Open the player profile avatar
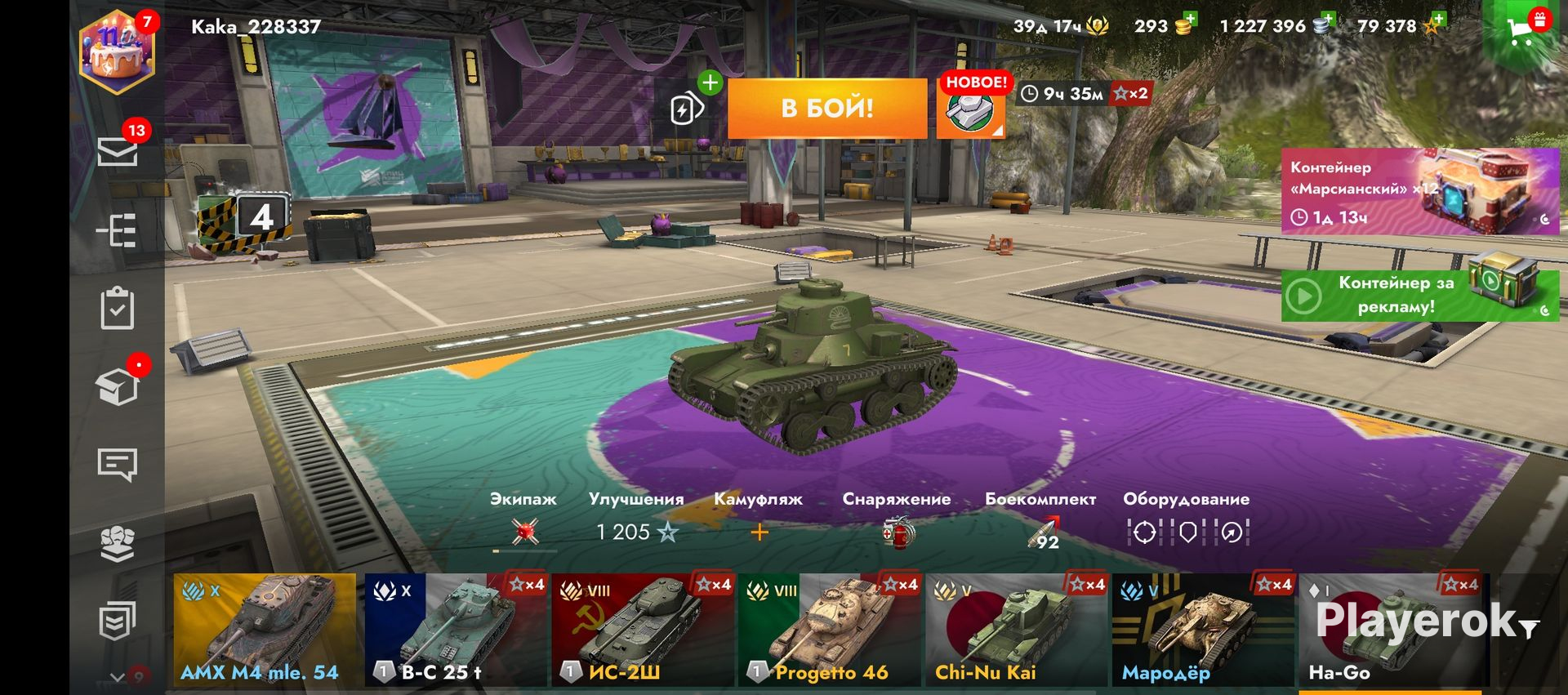Viewport: 1568px width, 695px height. tap(117, 52)
